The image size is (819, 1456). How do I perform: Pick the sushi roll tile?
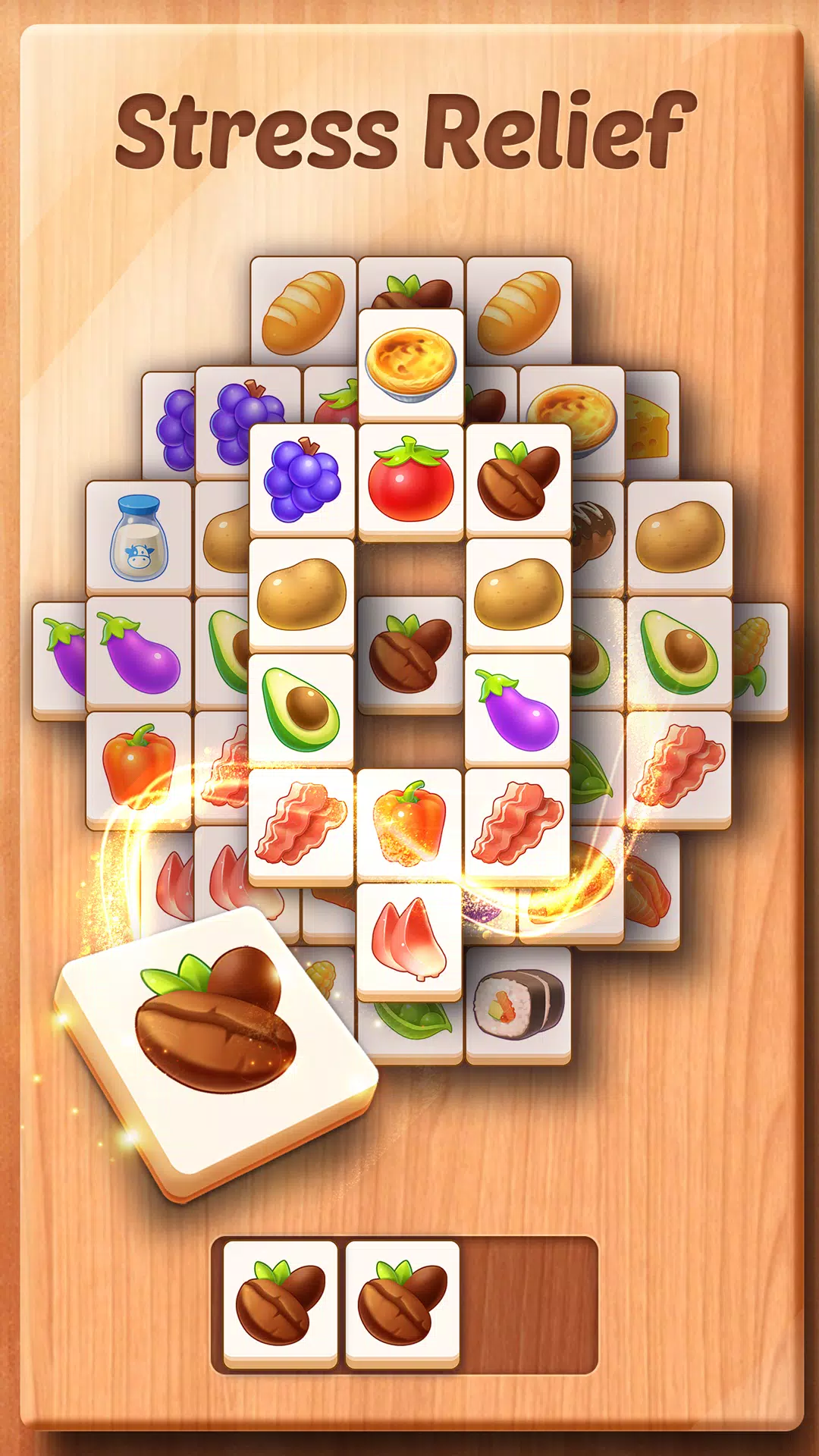[x=519, y=1005]
